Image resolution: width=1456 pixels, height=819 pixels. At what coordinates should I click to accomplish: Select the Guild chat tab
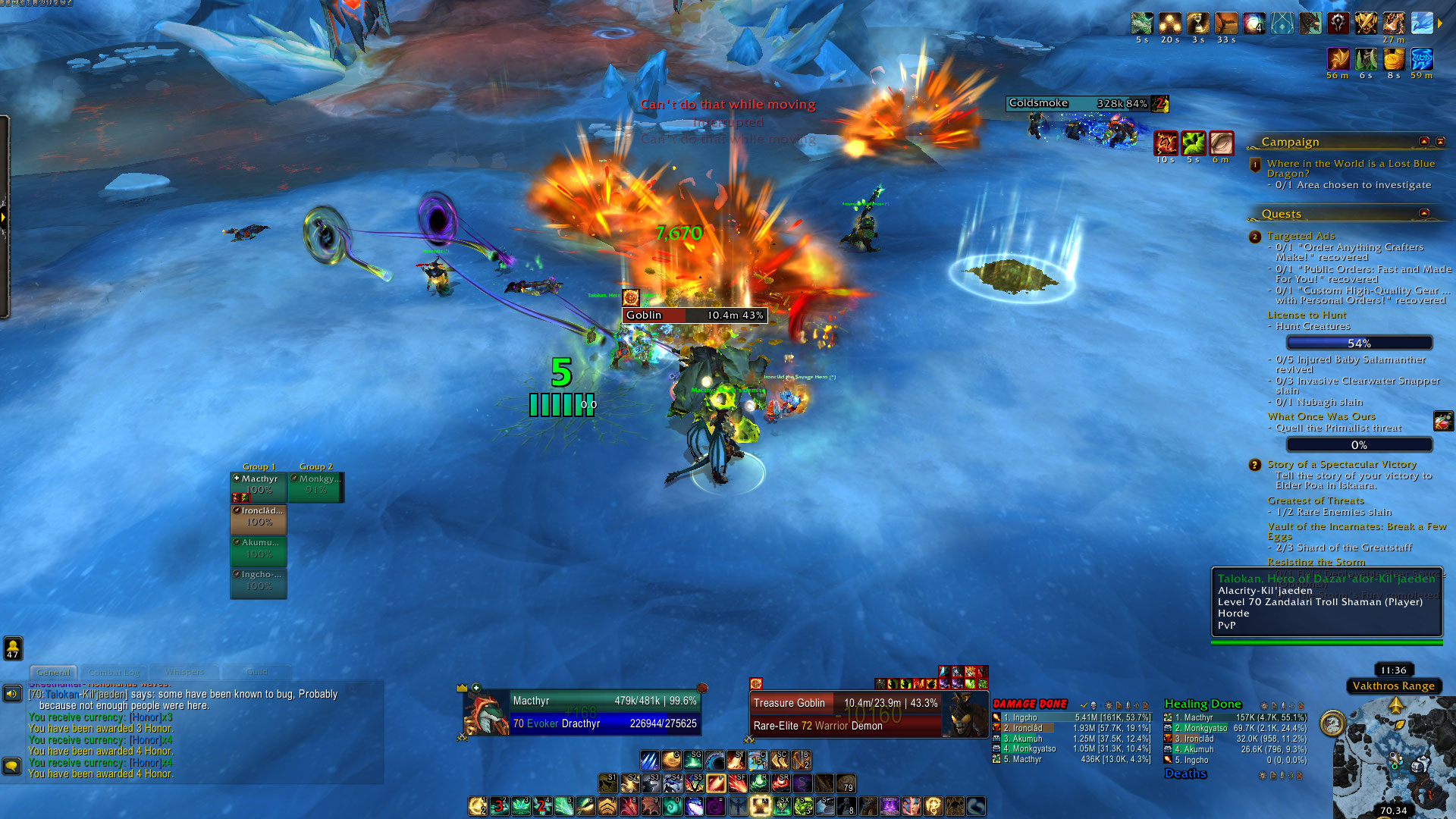tap(256, 672)
